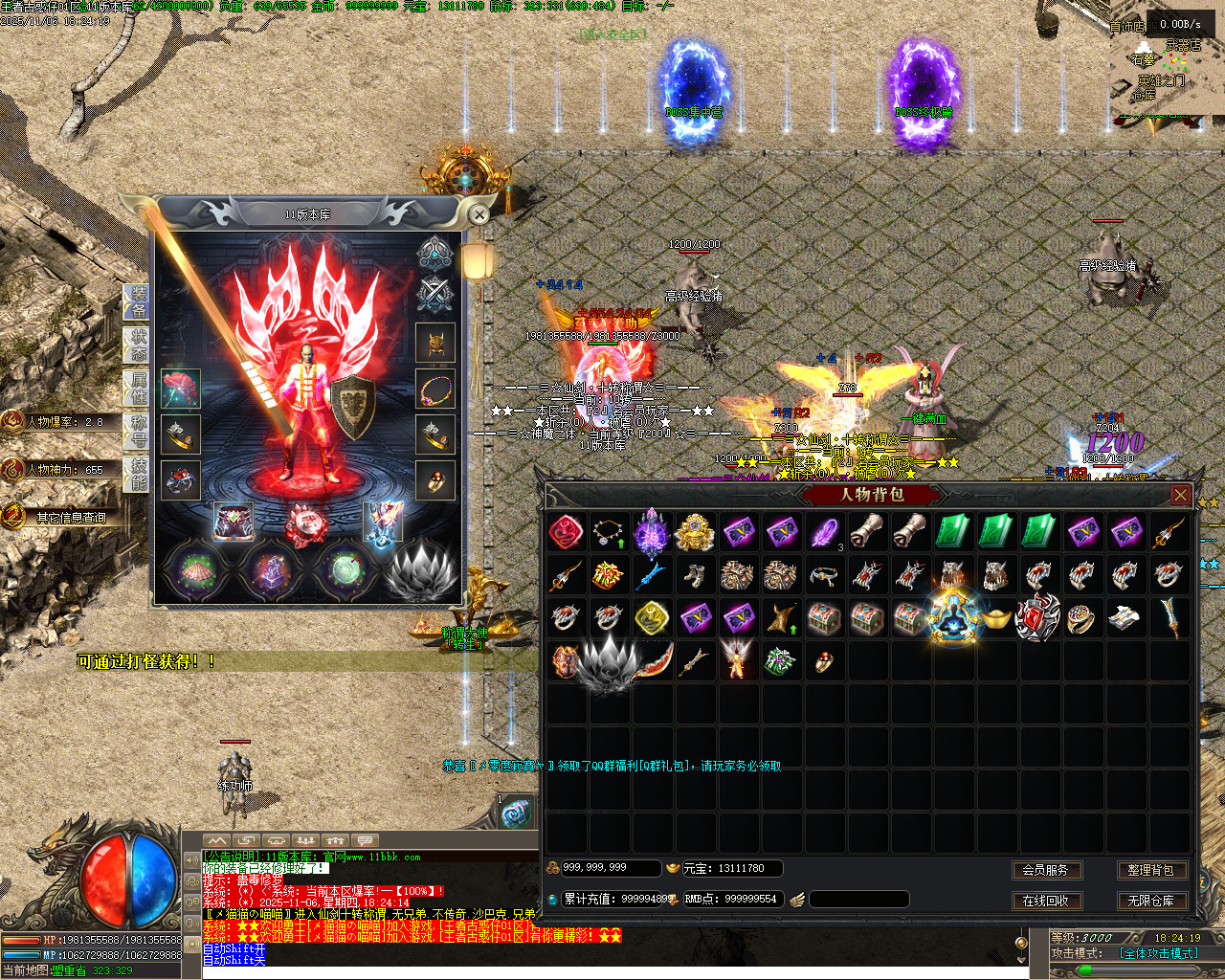Viewport: 1225px width, 980px height.
Task: Open 无限仓库 unlimited storage
Action: coord(1150,901)
